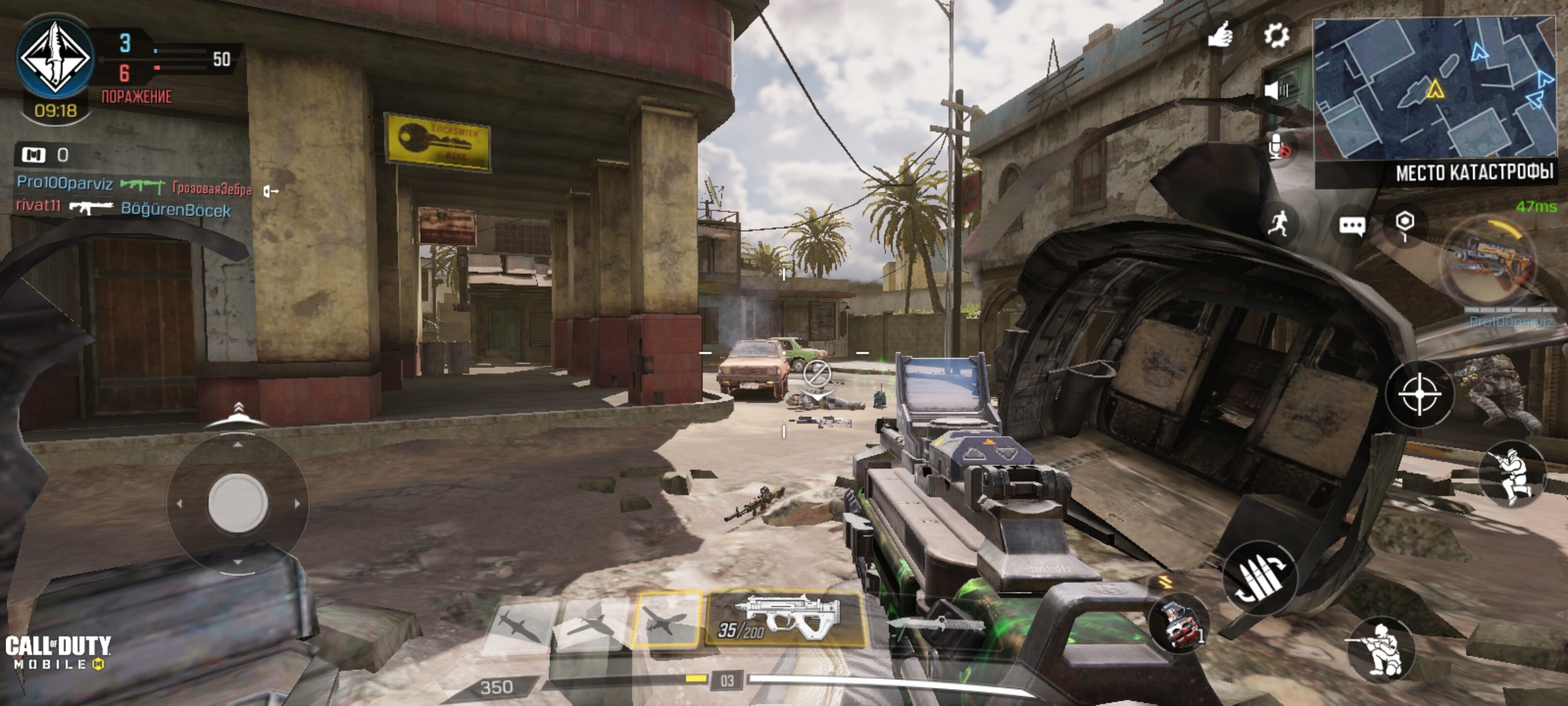Open the chat speech bubble
Viewport: 1568px width, 706px height.
point(1351,226)
